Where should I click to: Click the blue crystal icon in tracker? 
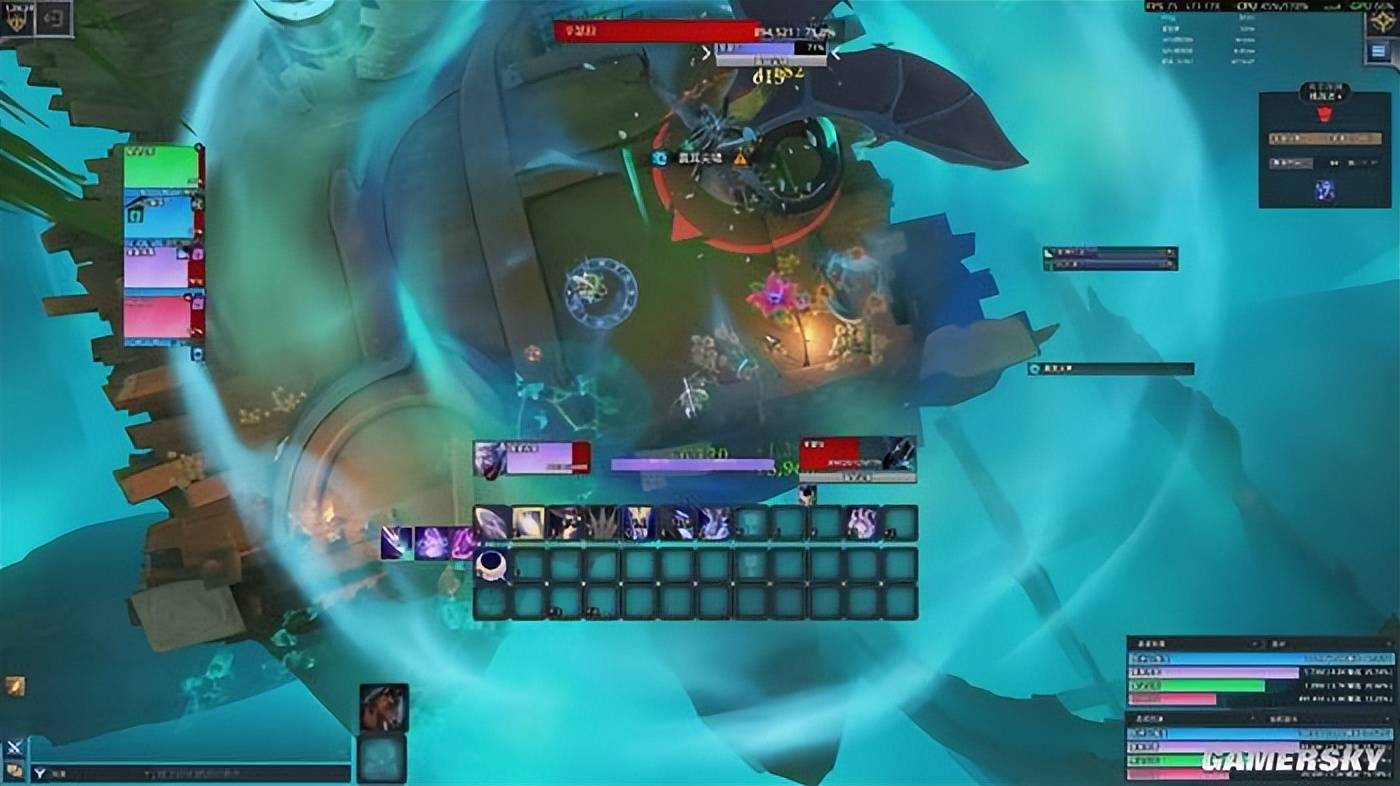point(1325,188)
